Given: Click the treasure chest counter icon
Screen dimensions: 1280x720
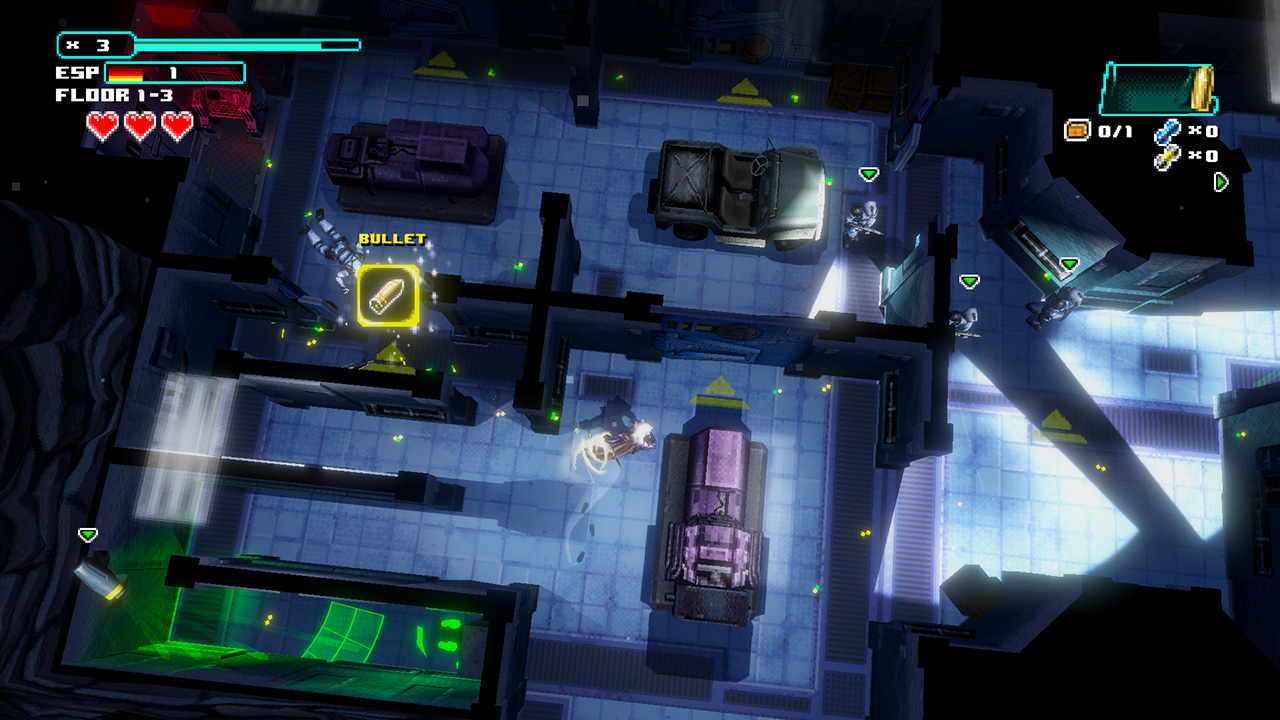Looking at the screenshot, I should tap(1077, 131).
